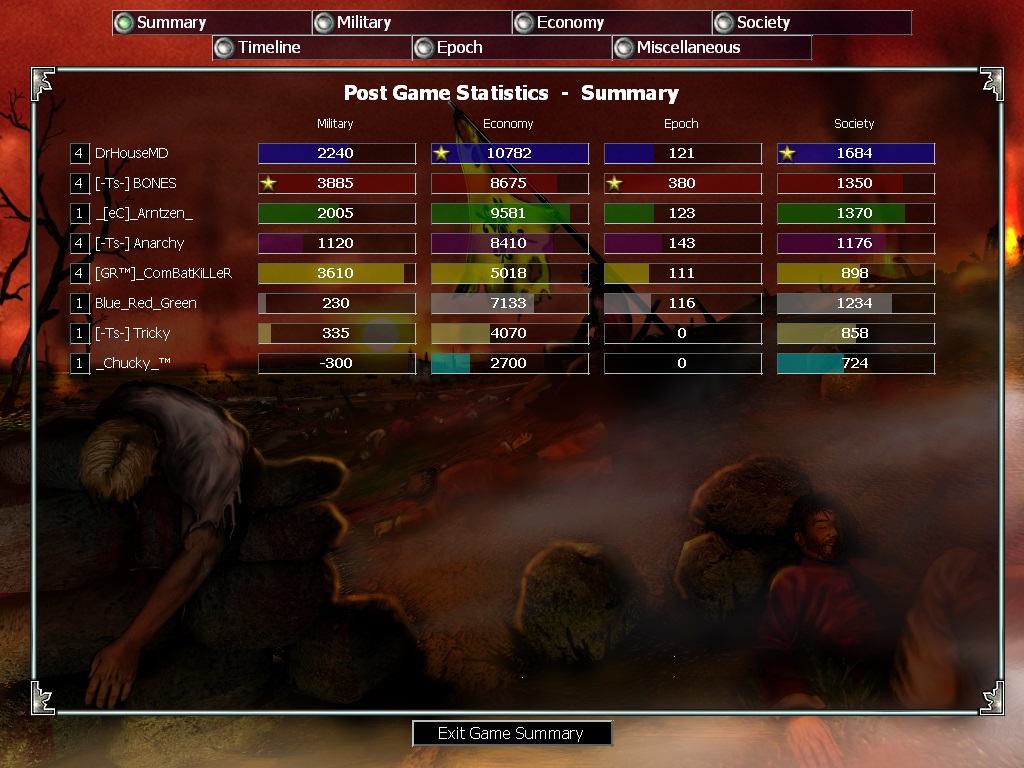Choose the Blue_Red_Green player entry
Screen dimensions: 1024x768
[145, 303]
